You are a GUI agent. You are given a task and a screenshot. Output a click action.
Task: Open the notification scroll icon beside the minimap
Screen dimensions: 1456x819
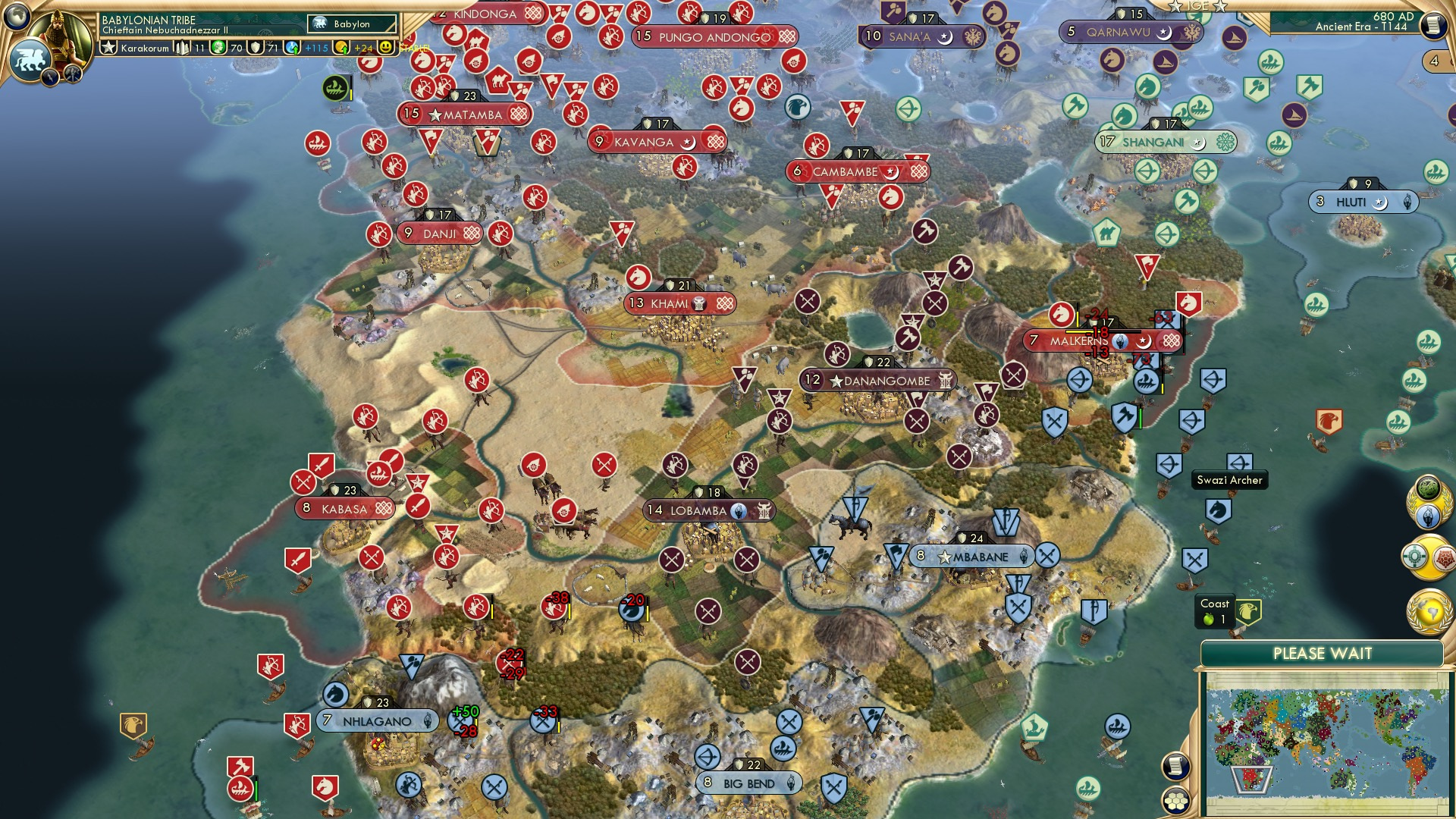pos(1175,767)
